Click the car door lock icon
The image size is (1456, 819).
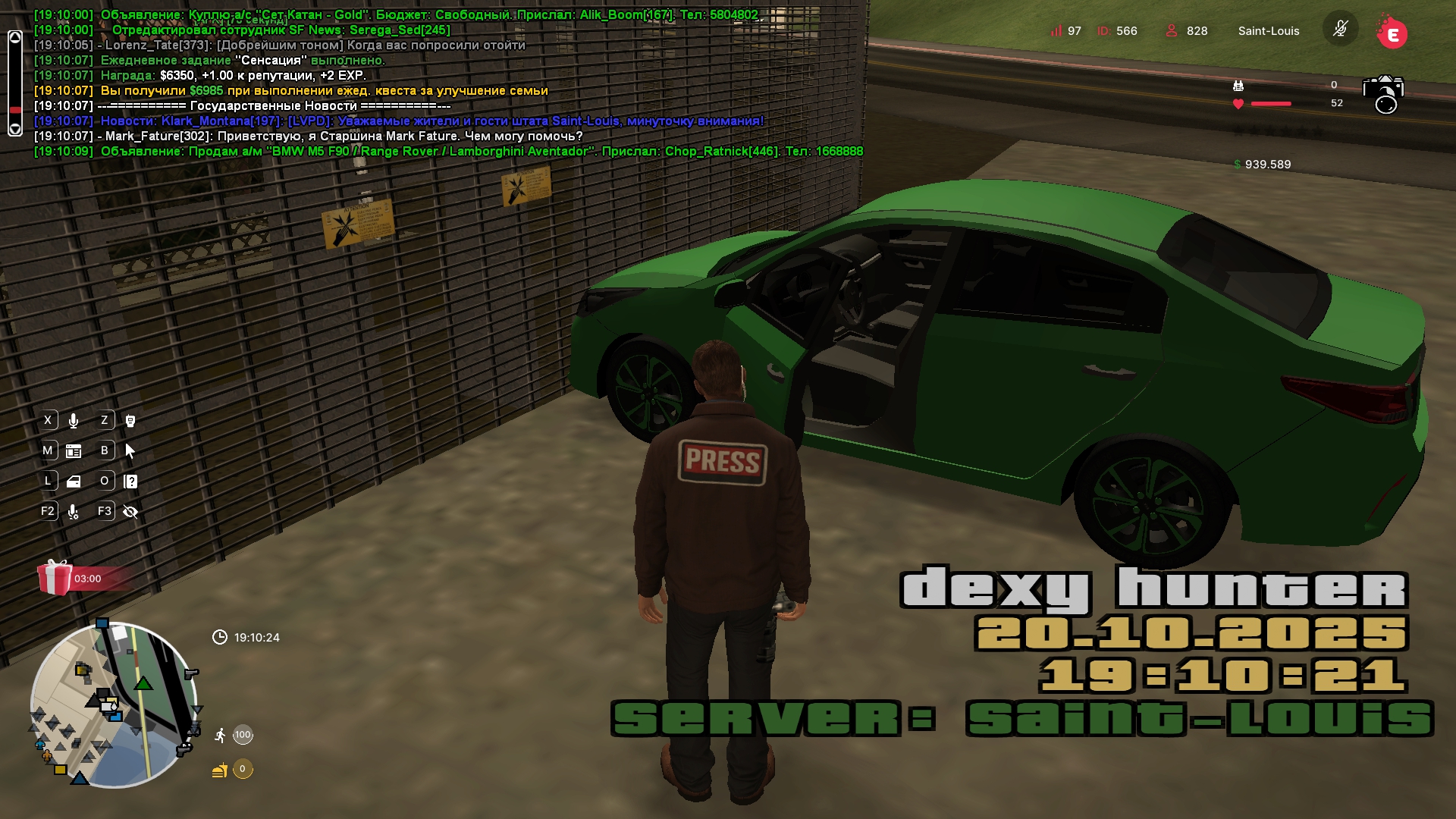tap(74, 482)
